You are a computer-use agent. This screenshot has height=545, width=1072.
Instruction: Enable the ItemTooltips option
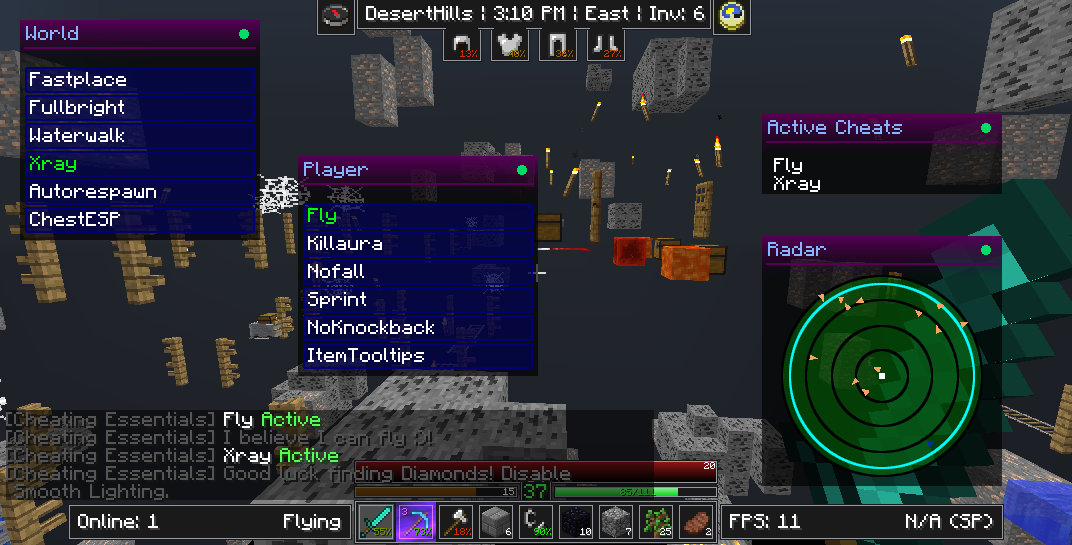(x=418, y=356)
